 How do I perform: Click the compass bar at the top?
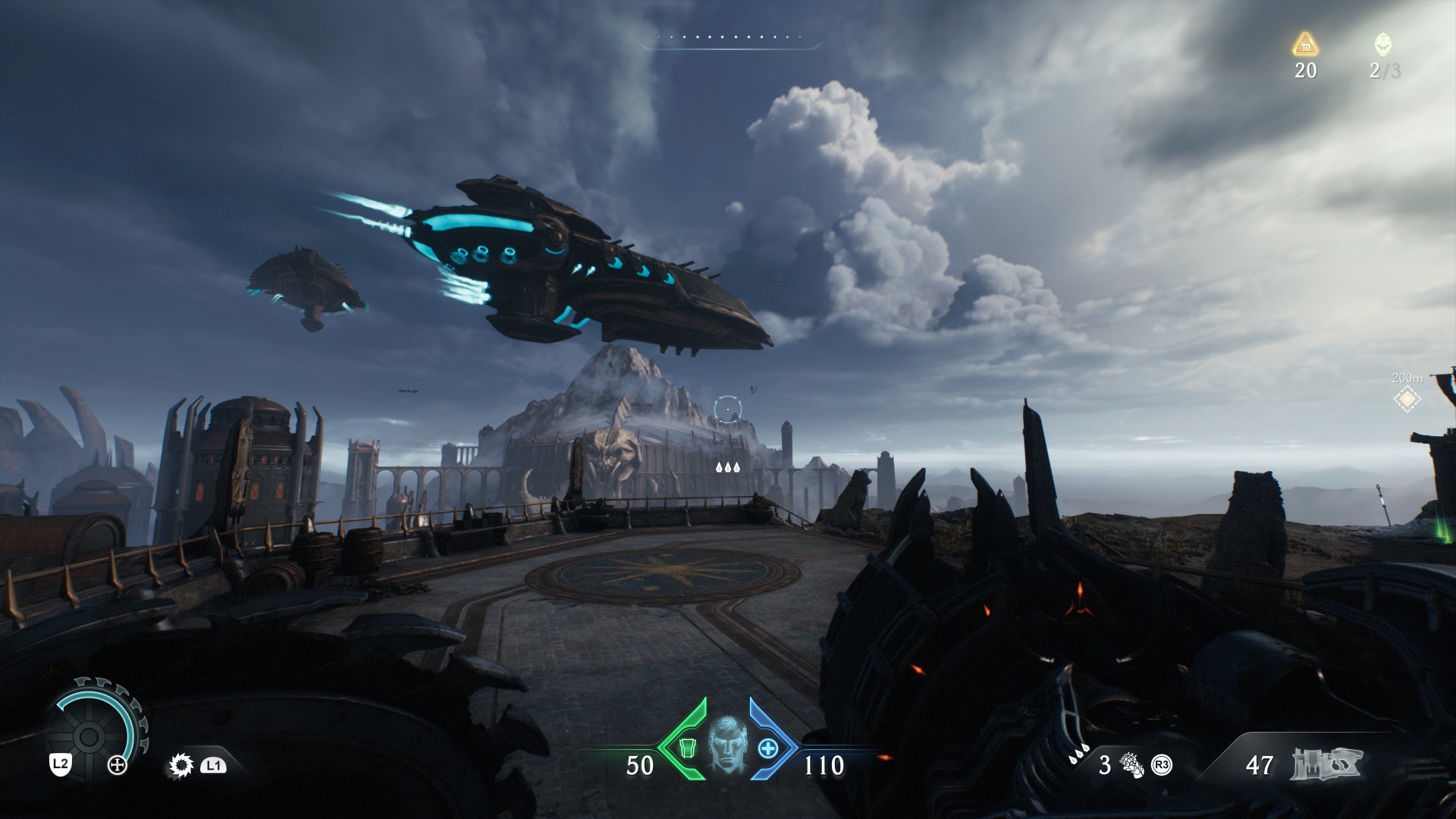728,39
